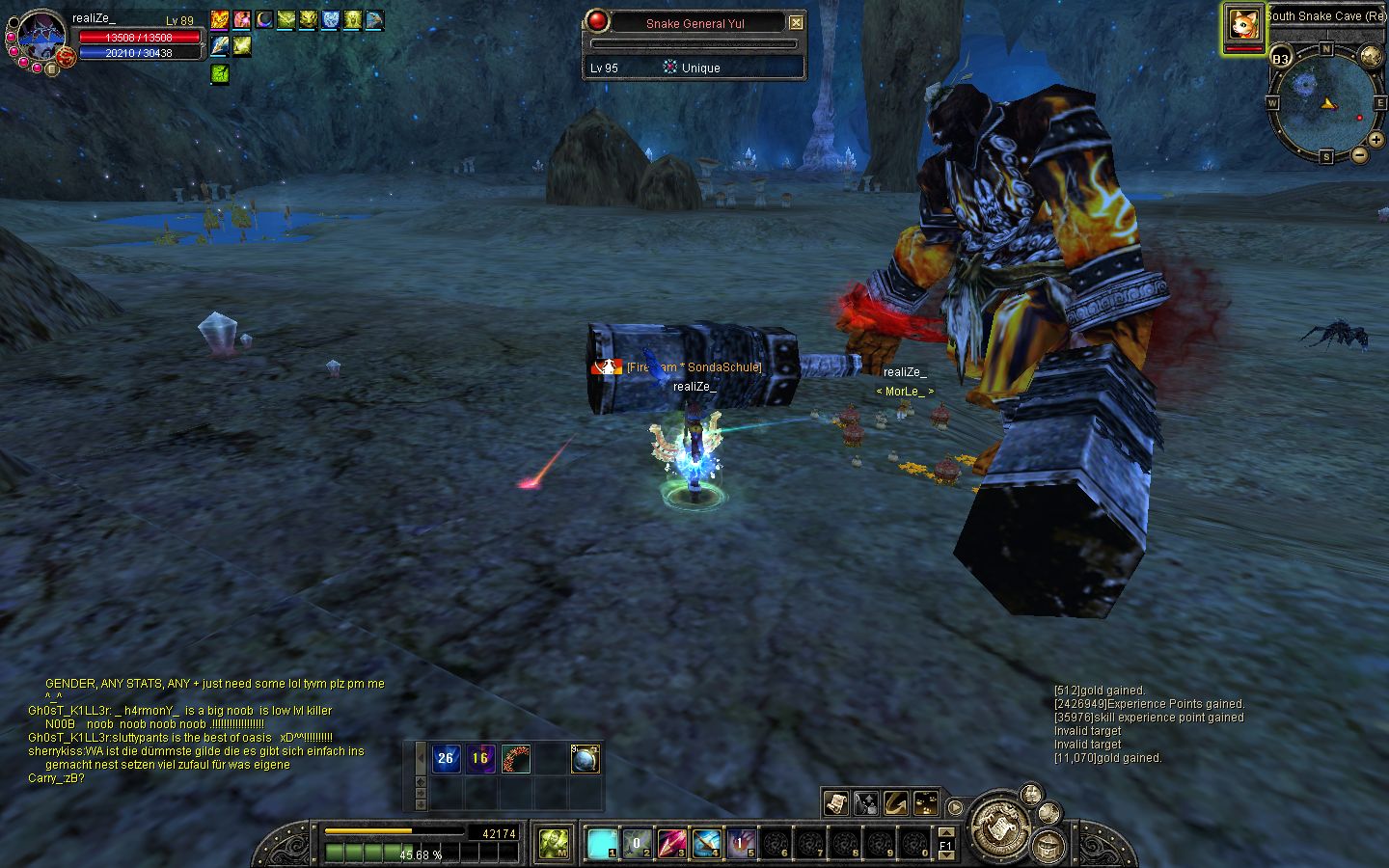Click the crescent moon buff icon

pyautogui.click(x=263, y=19)
